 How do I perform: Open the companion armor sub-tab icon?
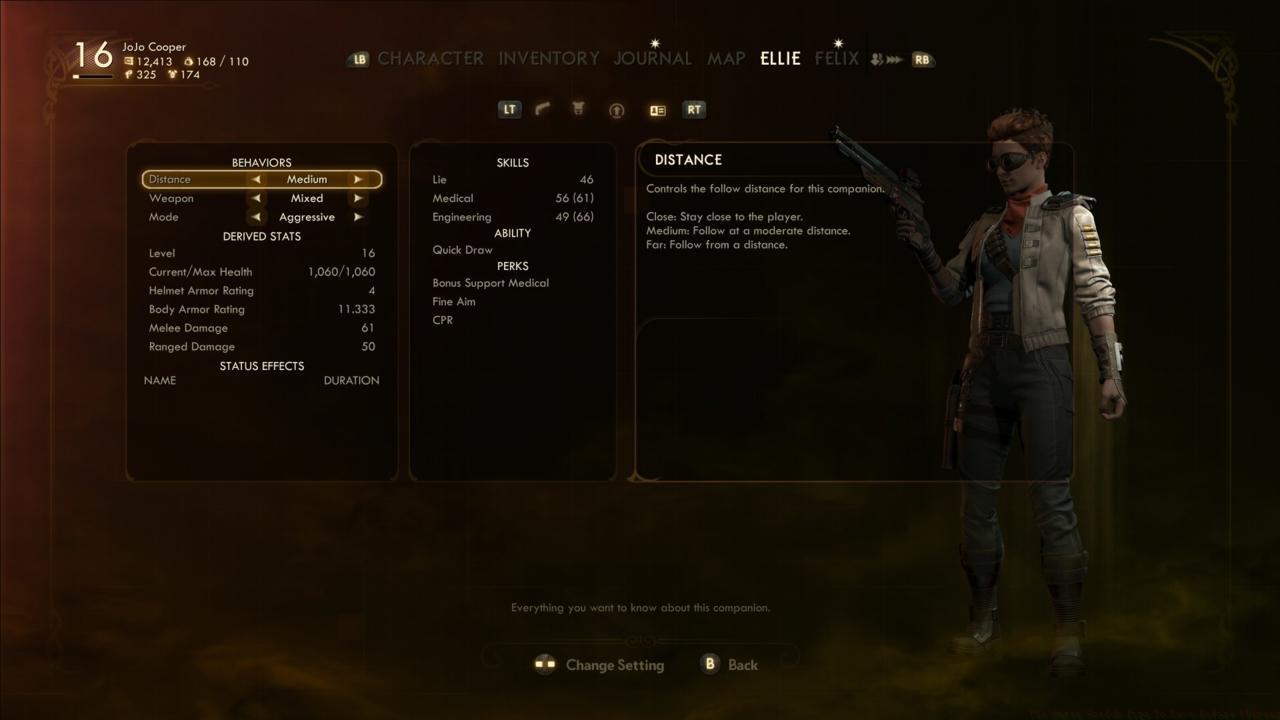[578, 109]
